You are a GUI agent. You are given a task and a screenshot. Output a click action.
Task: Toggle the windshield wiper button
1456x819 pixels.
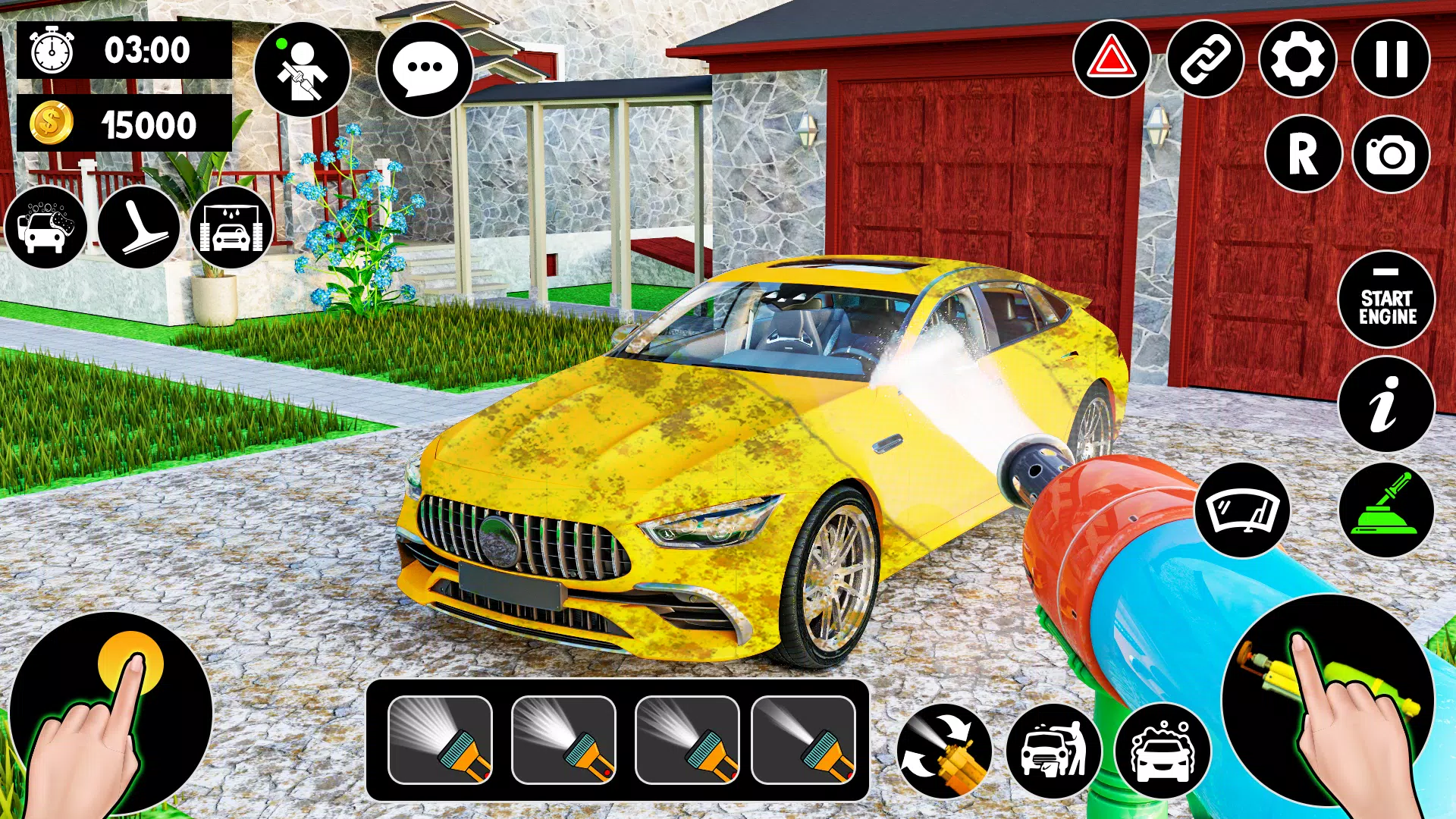click(x=1242, y=510)
